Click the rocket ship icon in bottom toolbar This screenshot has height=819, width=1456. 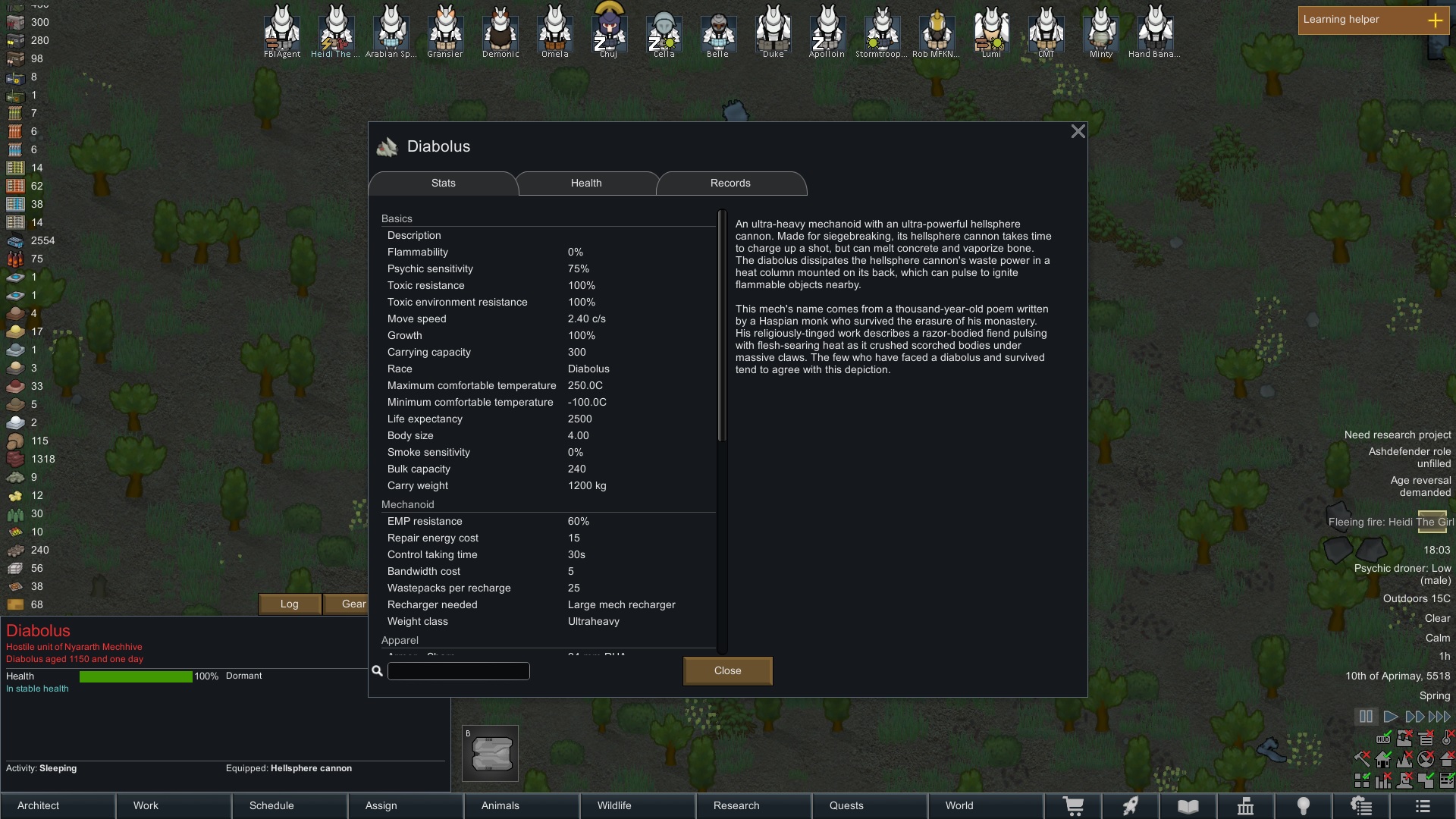click(x=1131, y=805)
